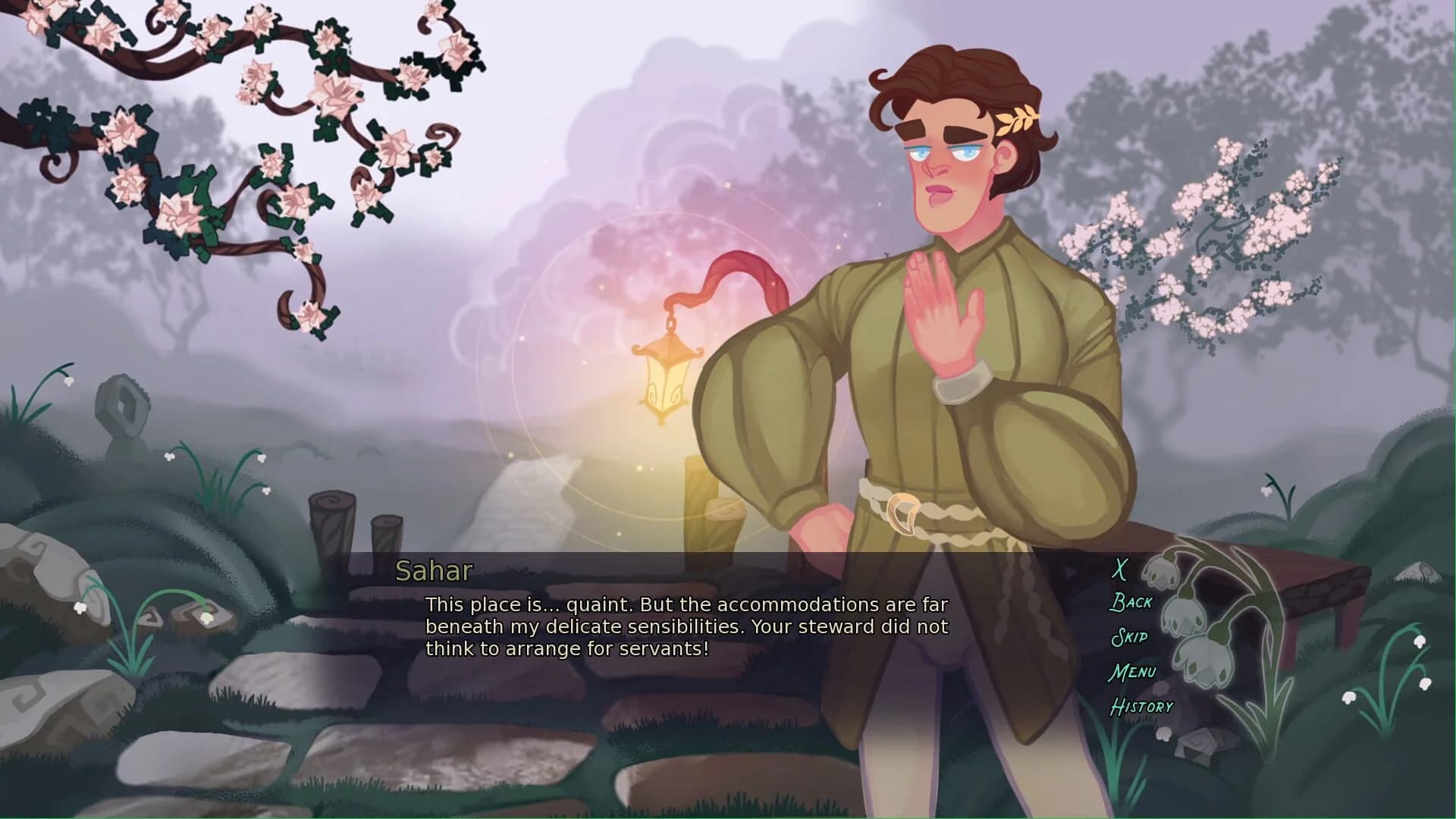Open the History log
Viewport: 1456px width, 819px height.
click(1141, 707)
